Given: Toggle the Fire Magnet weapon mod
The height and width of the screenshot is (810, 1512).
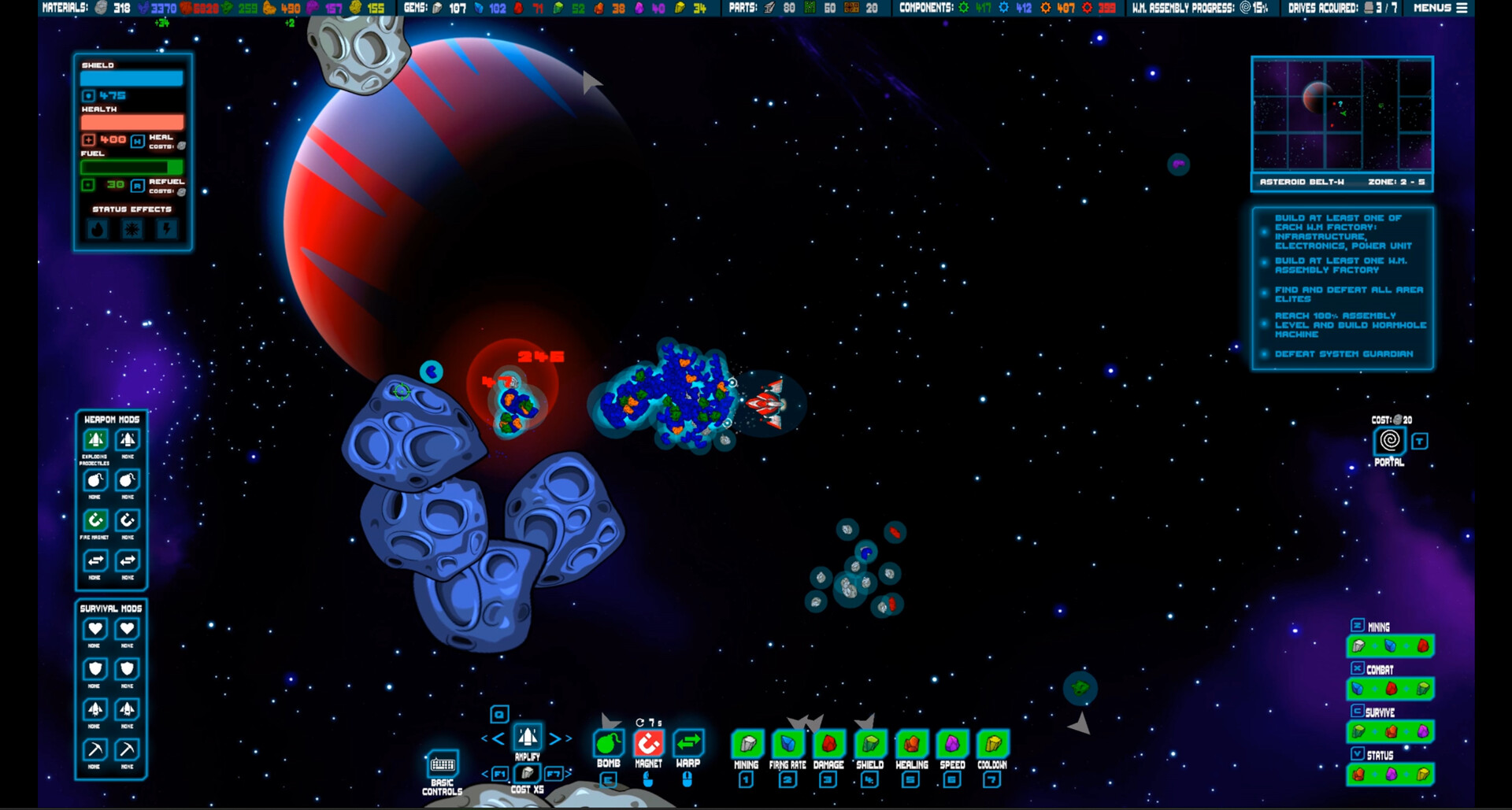Looking at the screenshot, I should click(94, 520).
